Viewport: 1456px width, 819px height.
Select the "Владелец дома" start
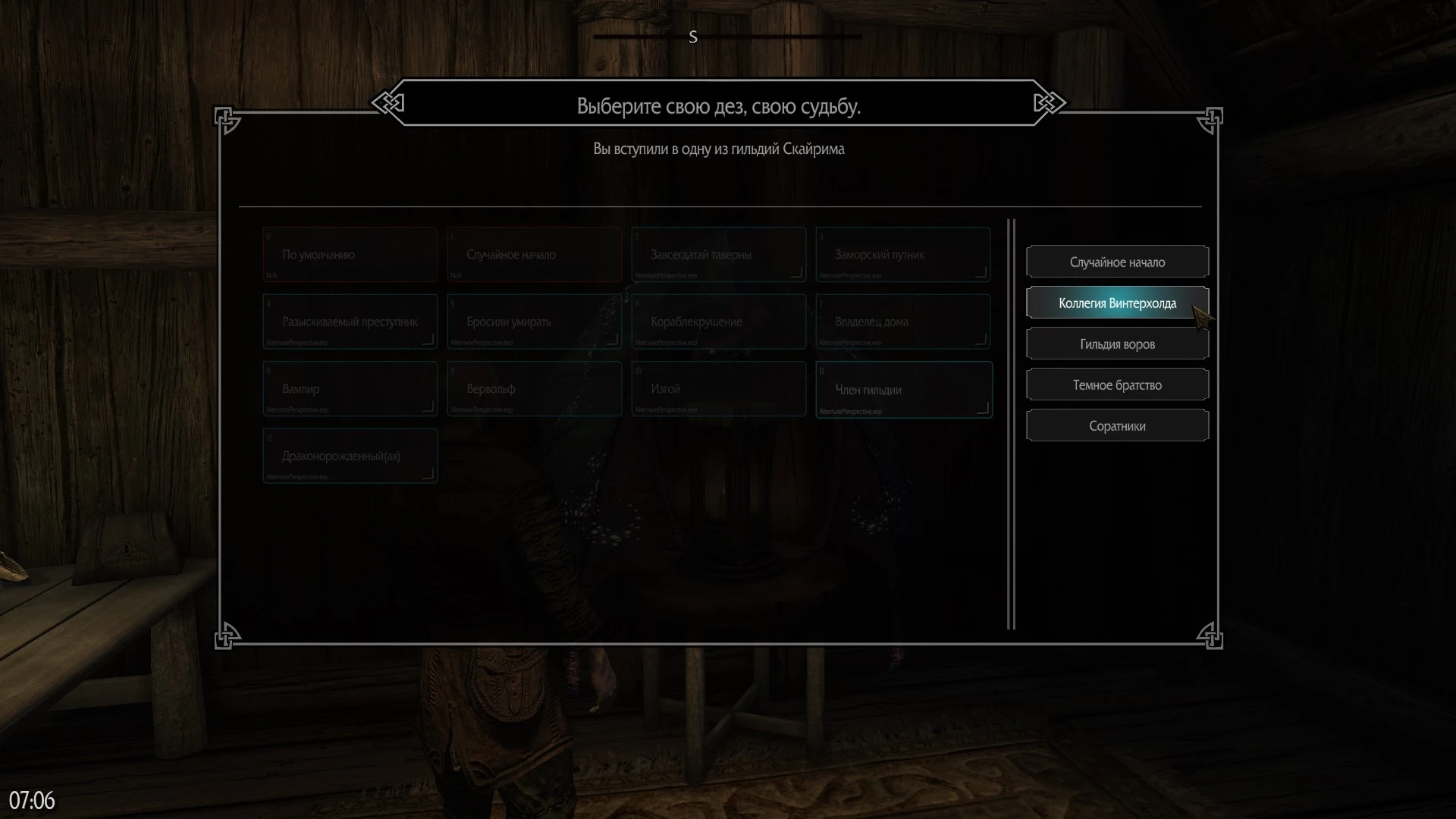[x=902, y=322]
